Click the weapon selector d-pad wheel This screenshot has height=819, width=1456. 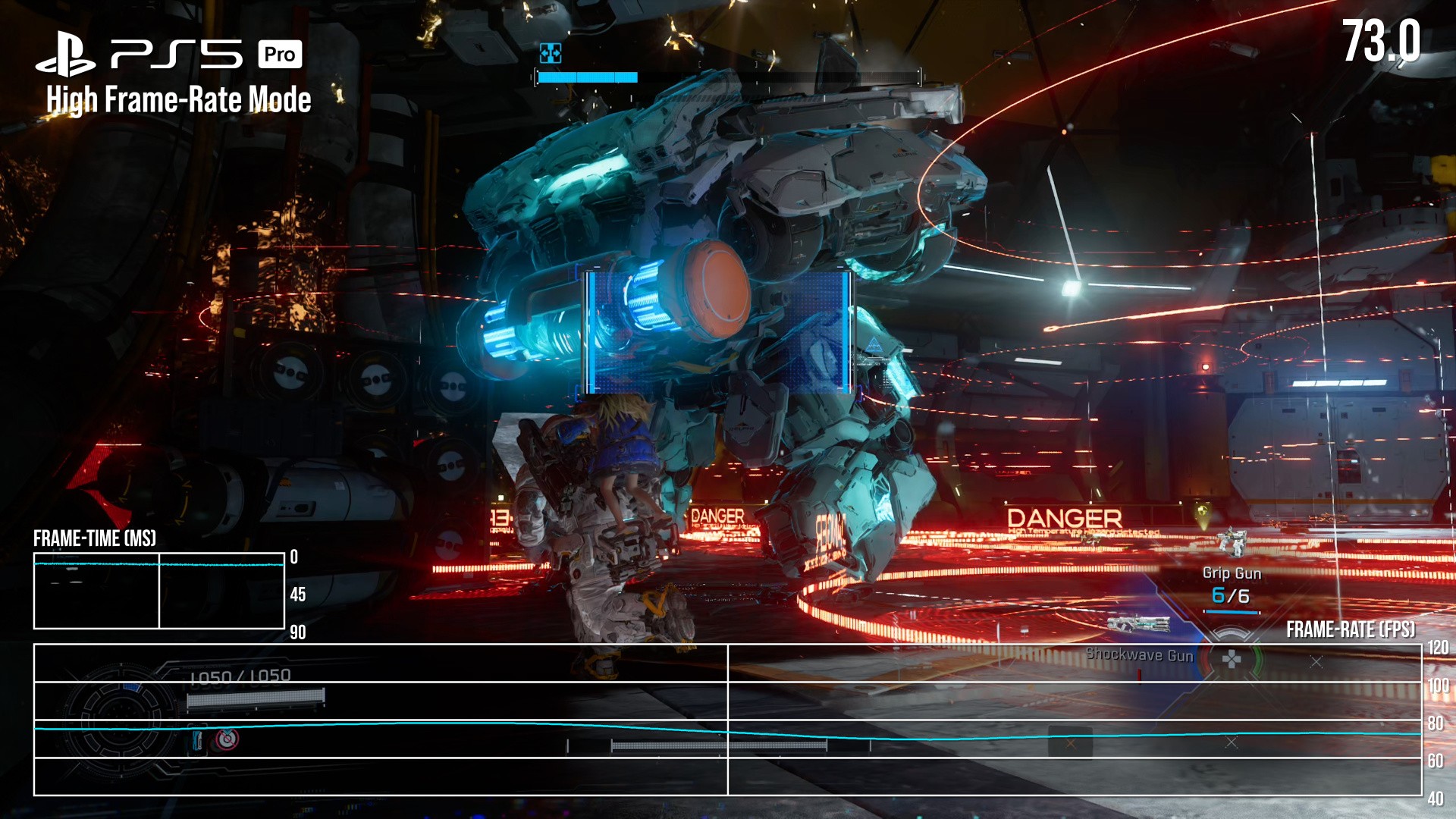pyautogui.click(x=1232, y=658)
